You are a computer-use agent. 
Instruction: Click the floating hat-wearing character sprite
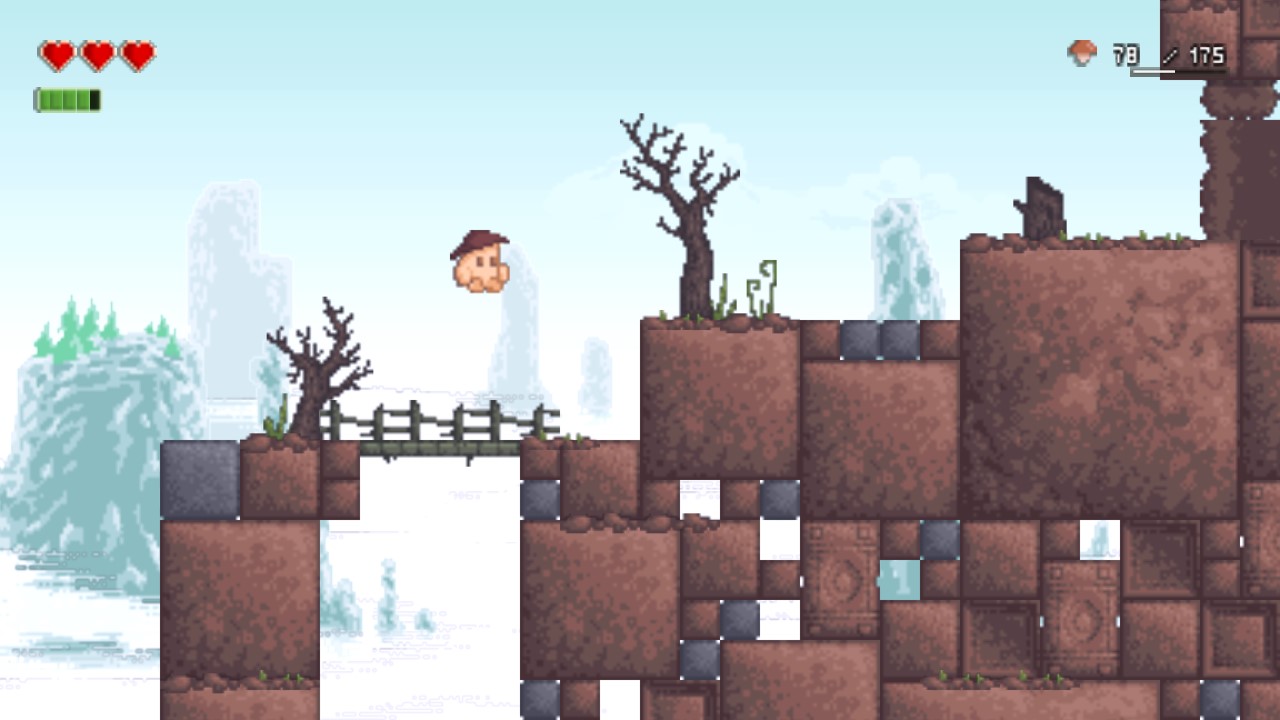coord(478,262)
